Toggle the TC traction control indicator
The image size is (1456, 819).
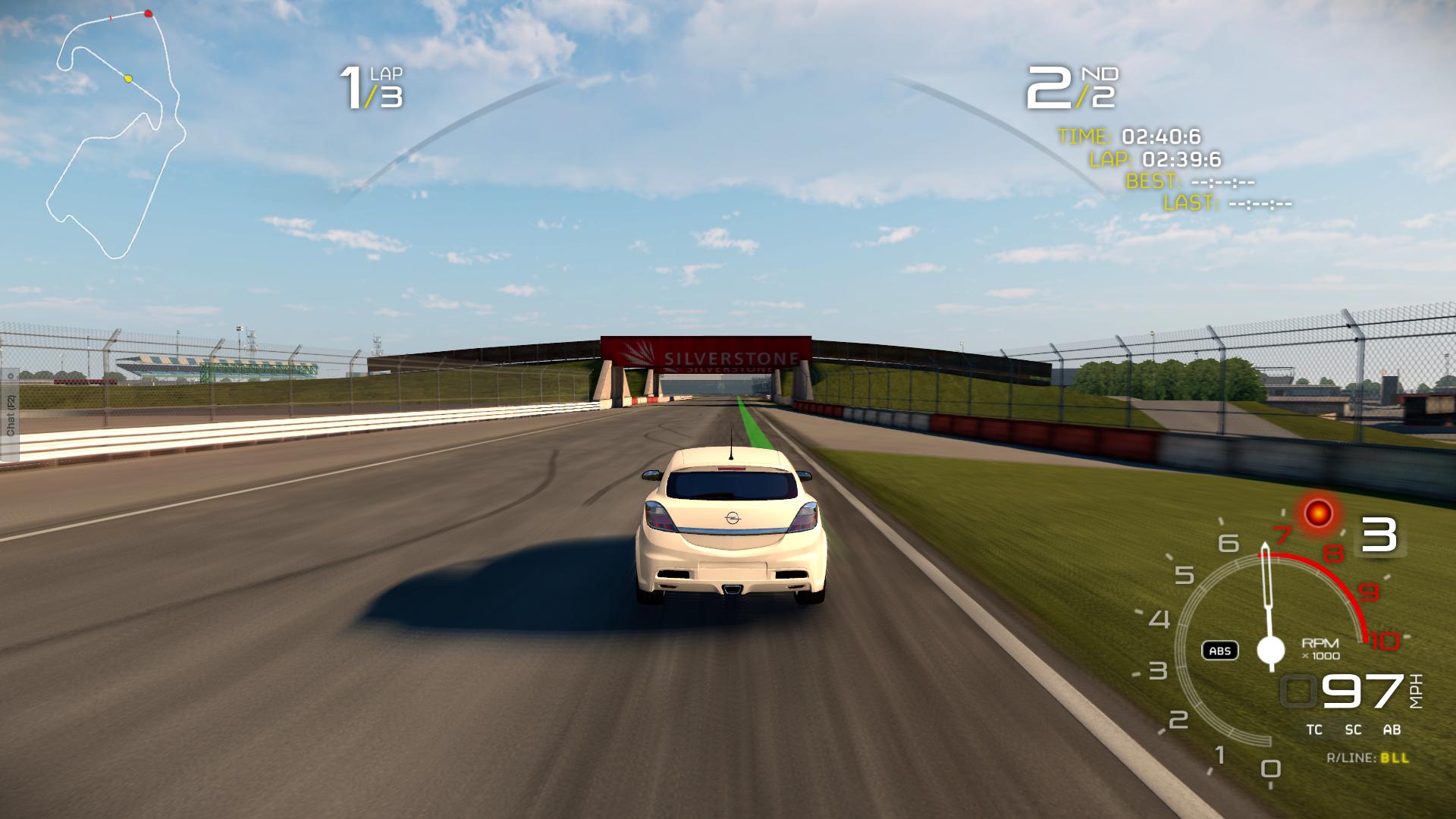pos(1314,730)
